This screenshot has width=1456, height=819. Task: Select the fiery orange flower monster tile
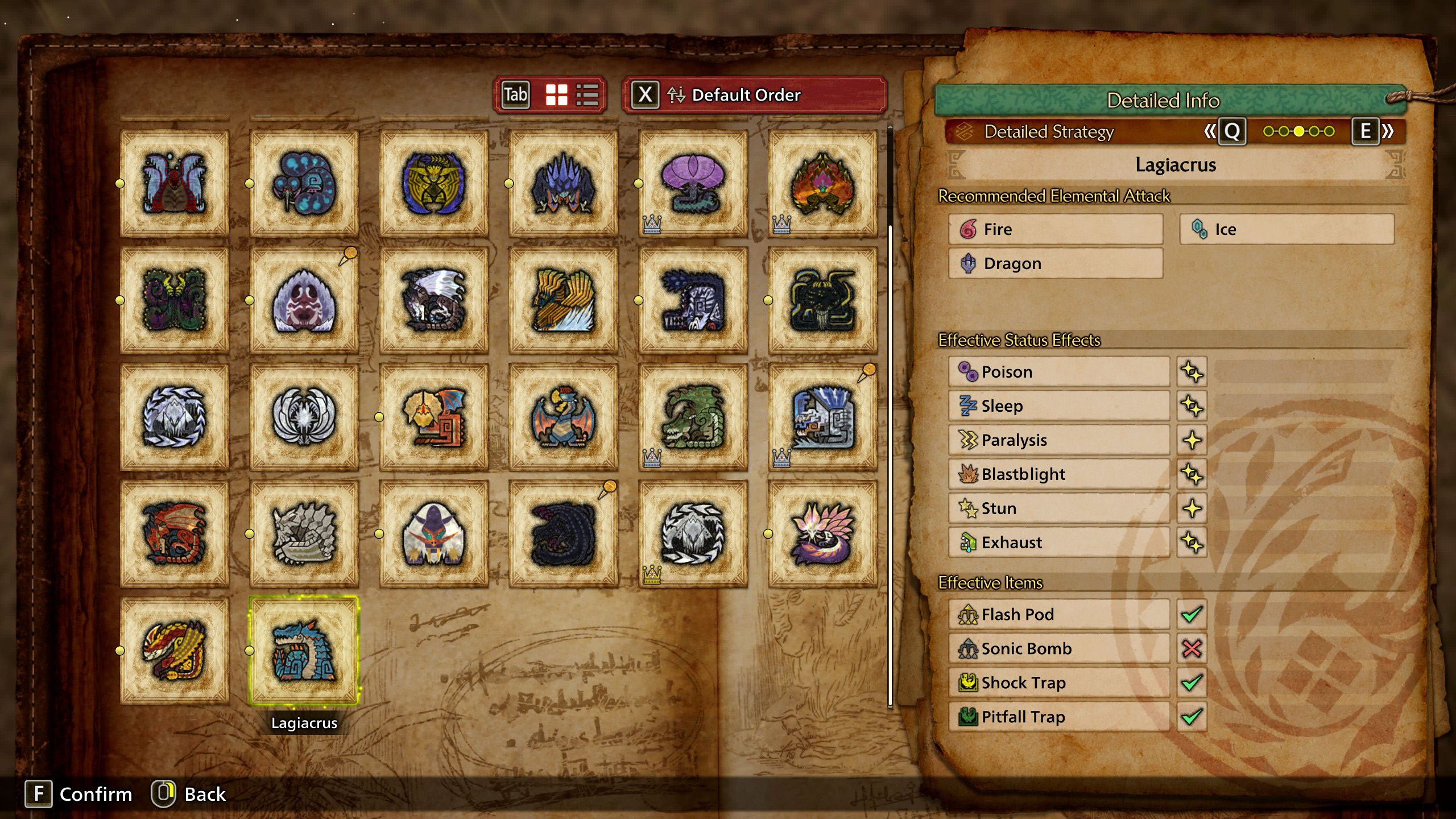pos(822,183)
